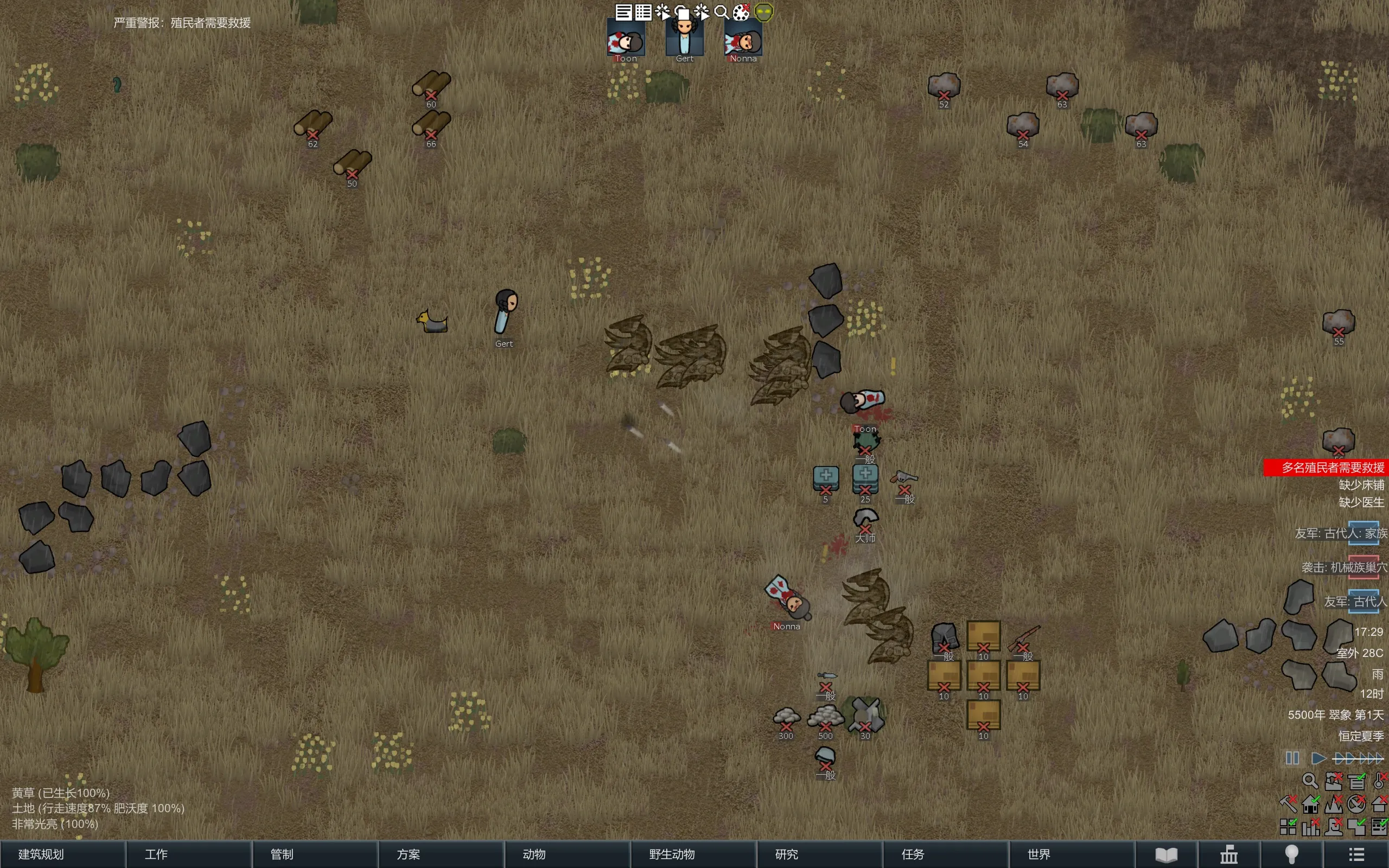Pause the game speed
Viewport: 1389px width, 868px height.
pos(1292,758)
